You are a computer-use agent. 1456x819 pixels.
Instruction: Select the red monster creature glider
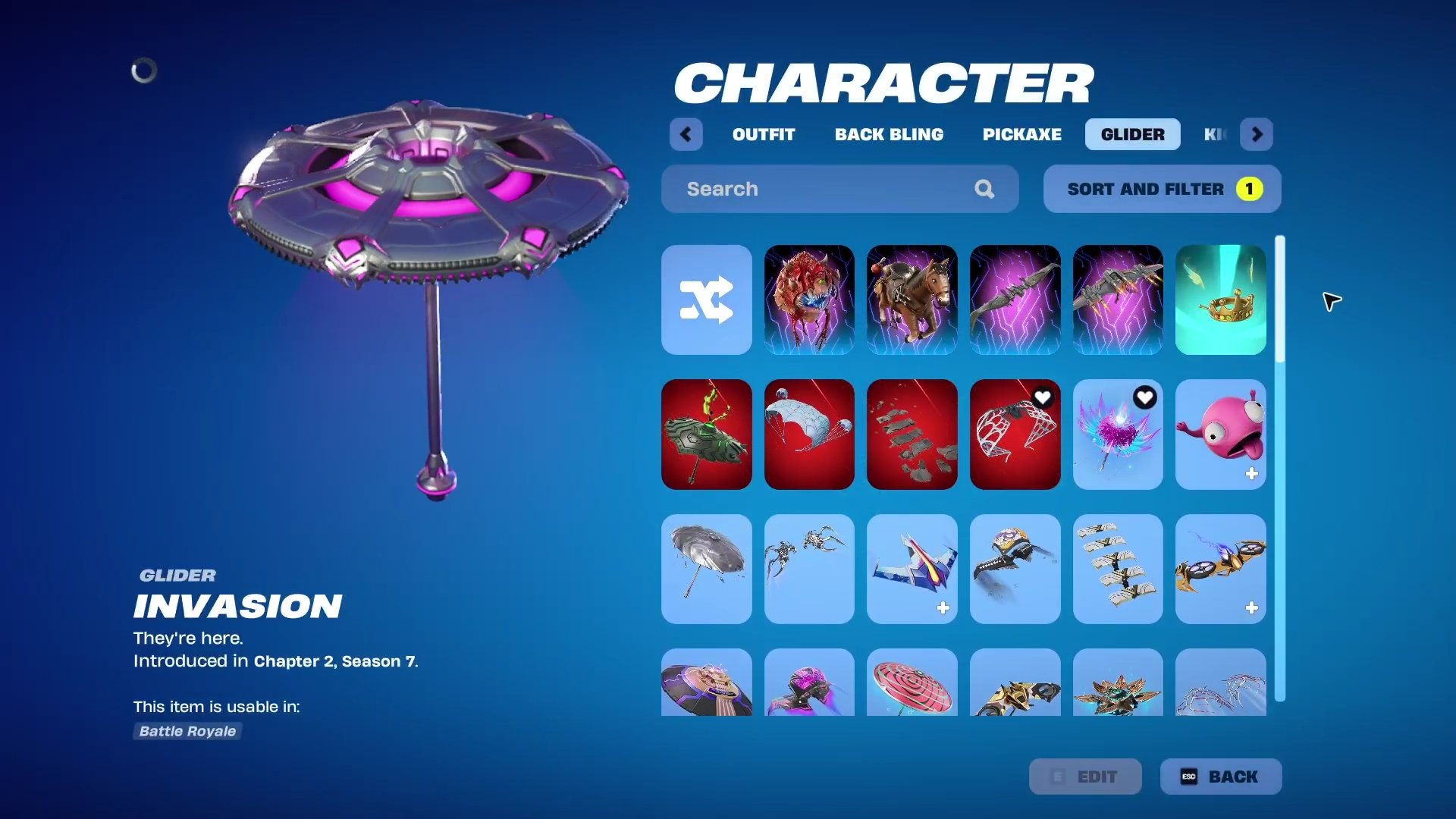pyautogui.click(x=808, y=300)
